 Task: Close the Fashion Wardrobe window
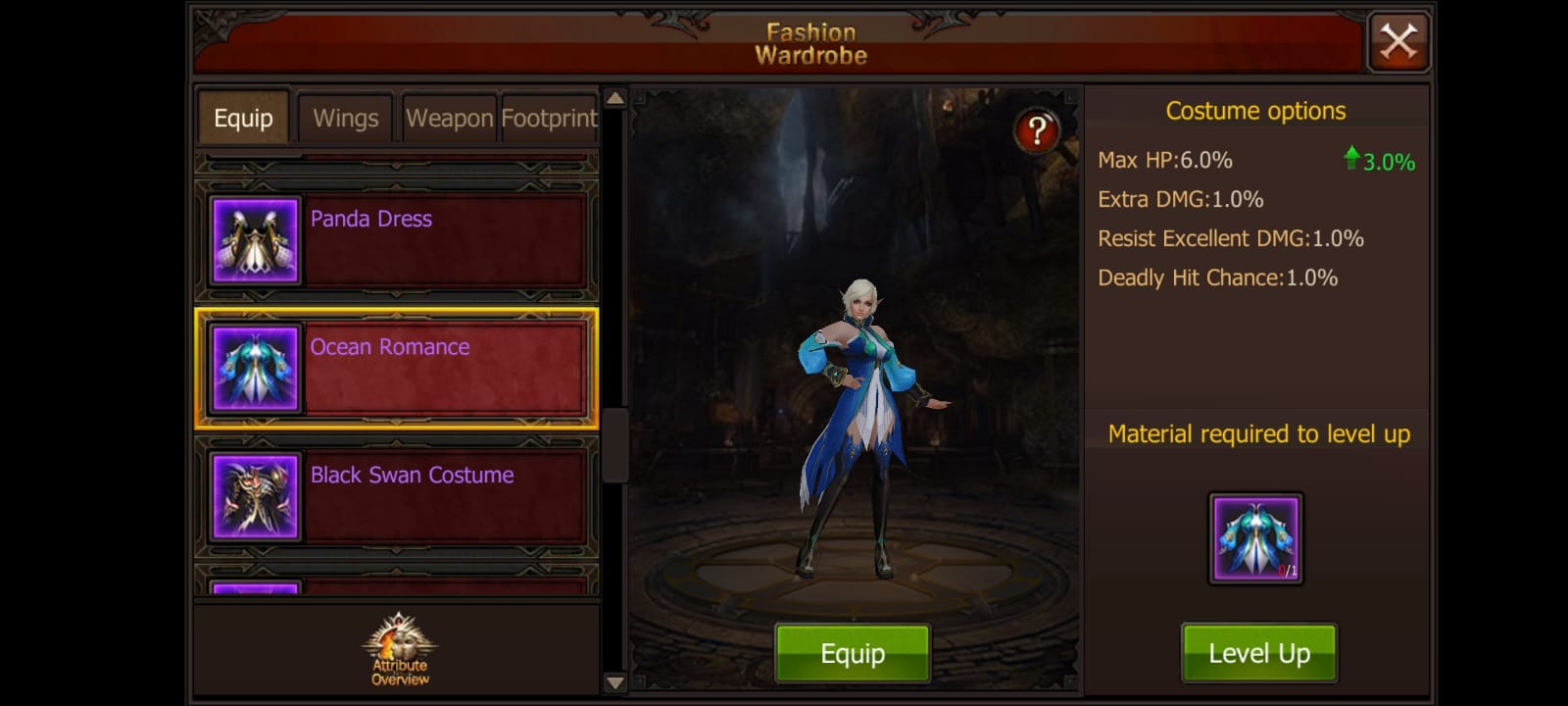[x=1398, y=40]
